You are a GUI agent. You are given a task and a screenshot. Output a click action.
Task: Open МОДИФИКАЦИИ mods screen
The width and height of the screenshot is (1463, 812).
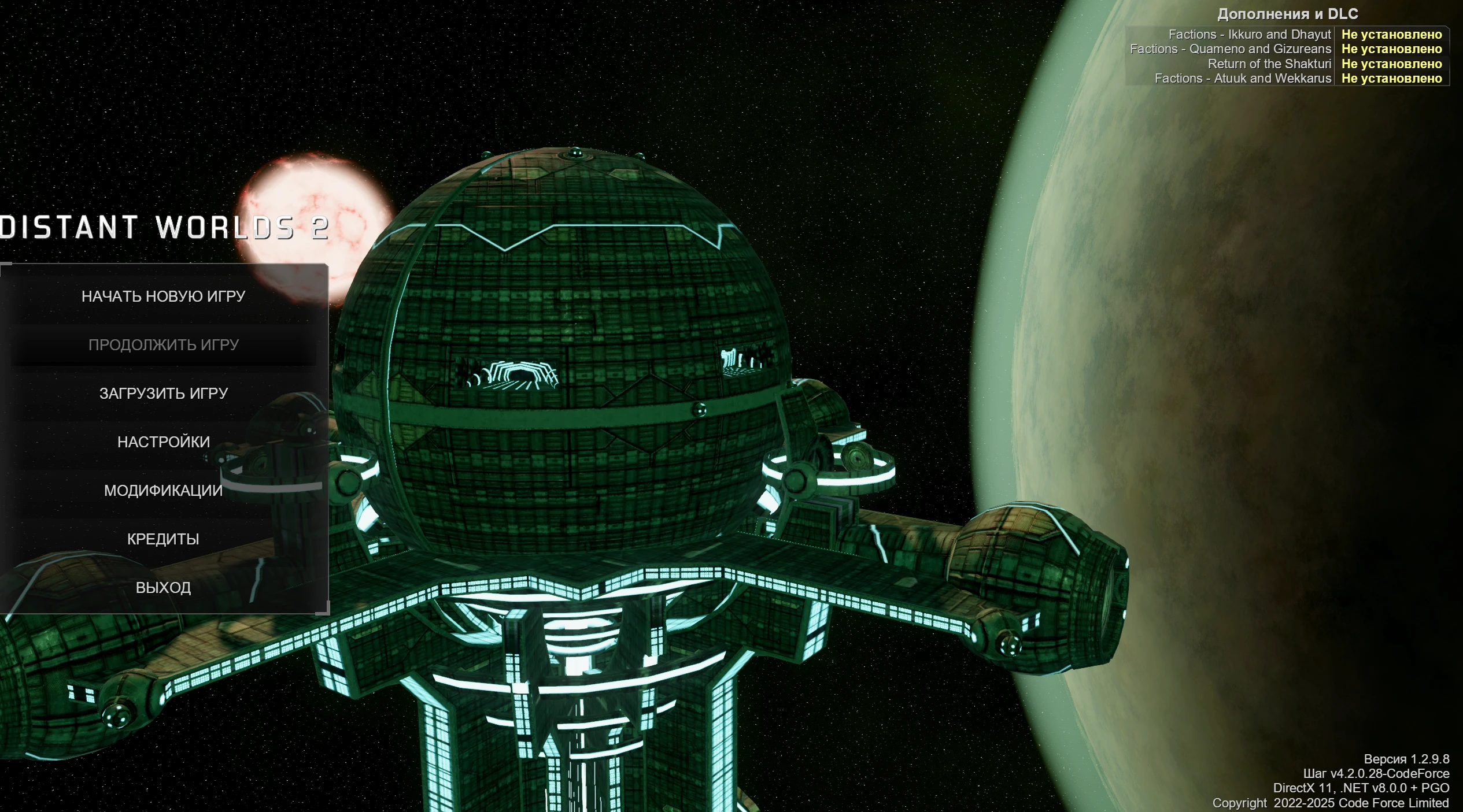coord(164,491)
